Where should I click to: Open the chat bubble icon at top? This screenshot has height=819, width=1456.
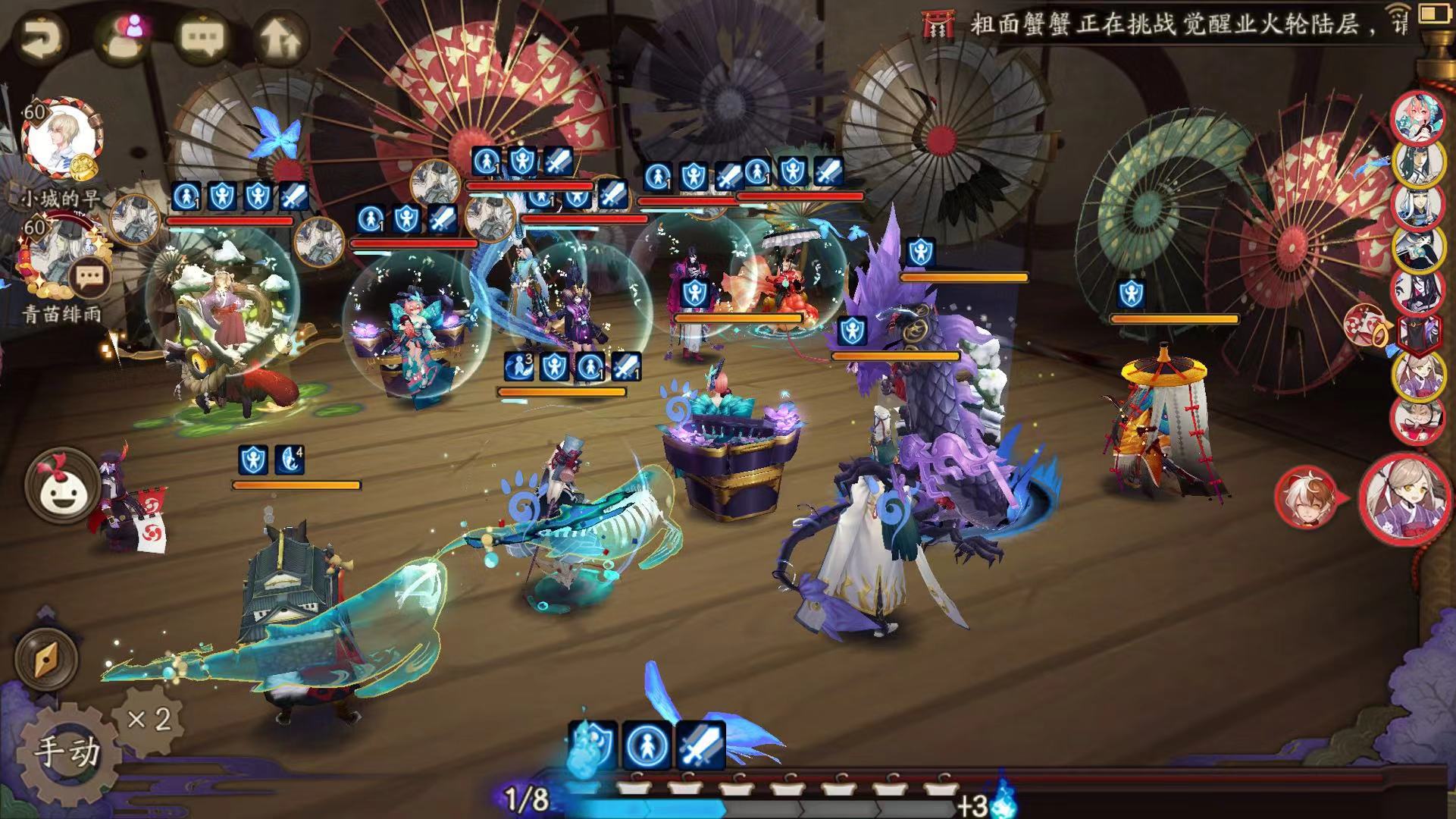(201, 36)
